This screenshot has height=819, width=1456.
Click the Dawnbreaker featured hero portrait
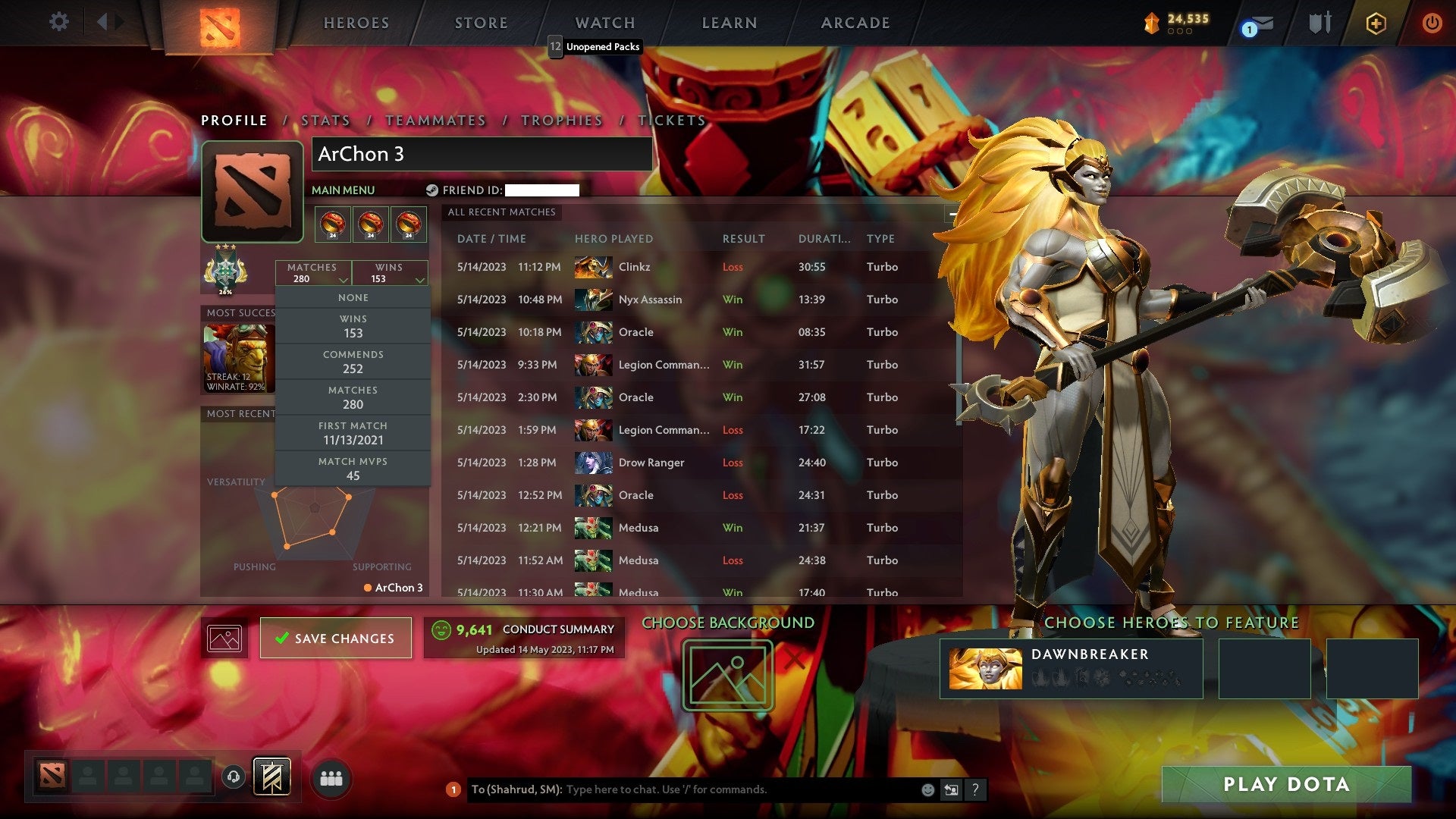[987, 668]
